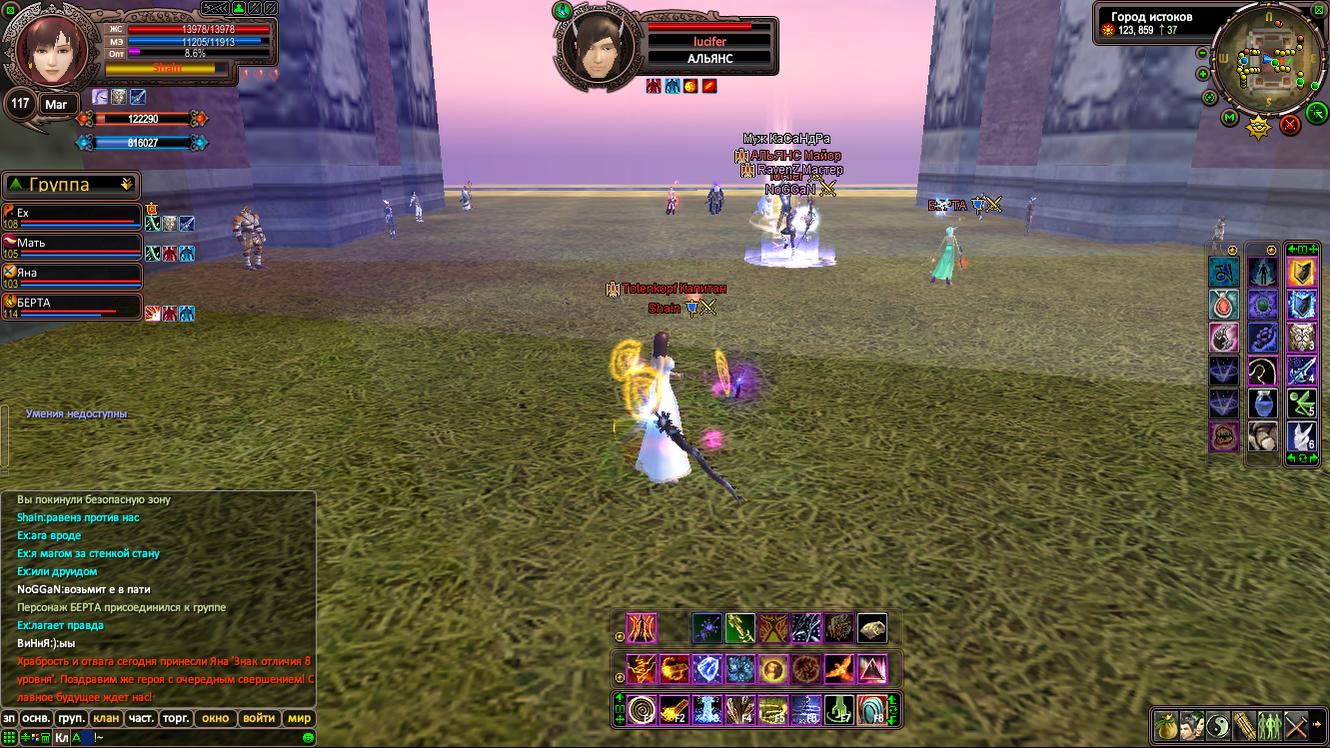Switch chat to the груп. tab
This screenshot has width=1330, height=748.
(x=71, y=718)
